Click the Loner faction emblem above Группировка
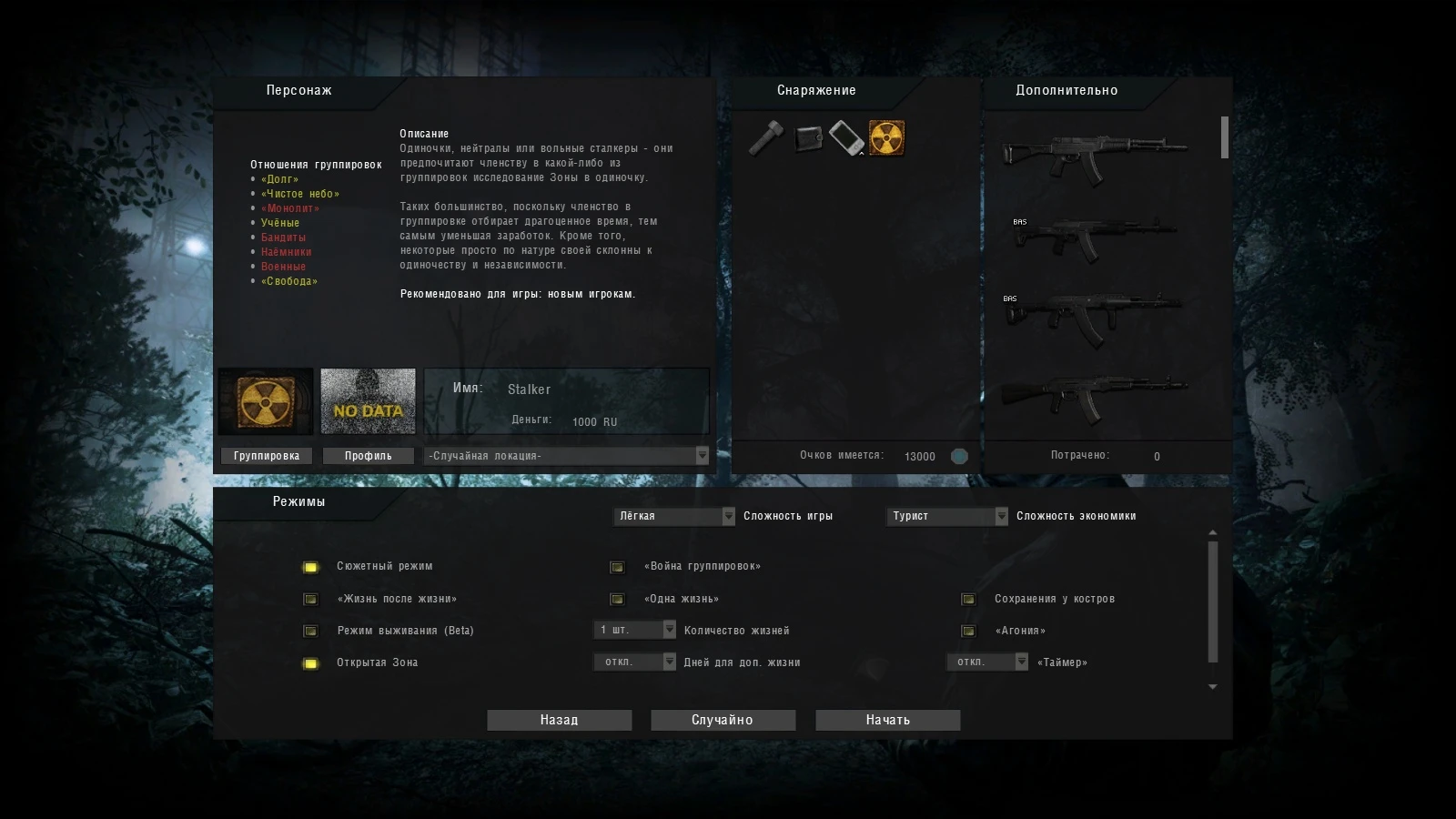Viewport: 1456px width, 819px height. [x=265, y=400]
